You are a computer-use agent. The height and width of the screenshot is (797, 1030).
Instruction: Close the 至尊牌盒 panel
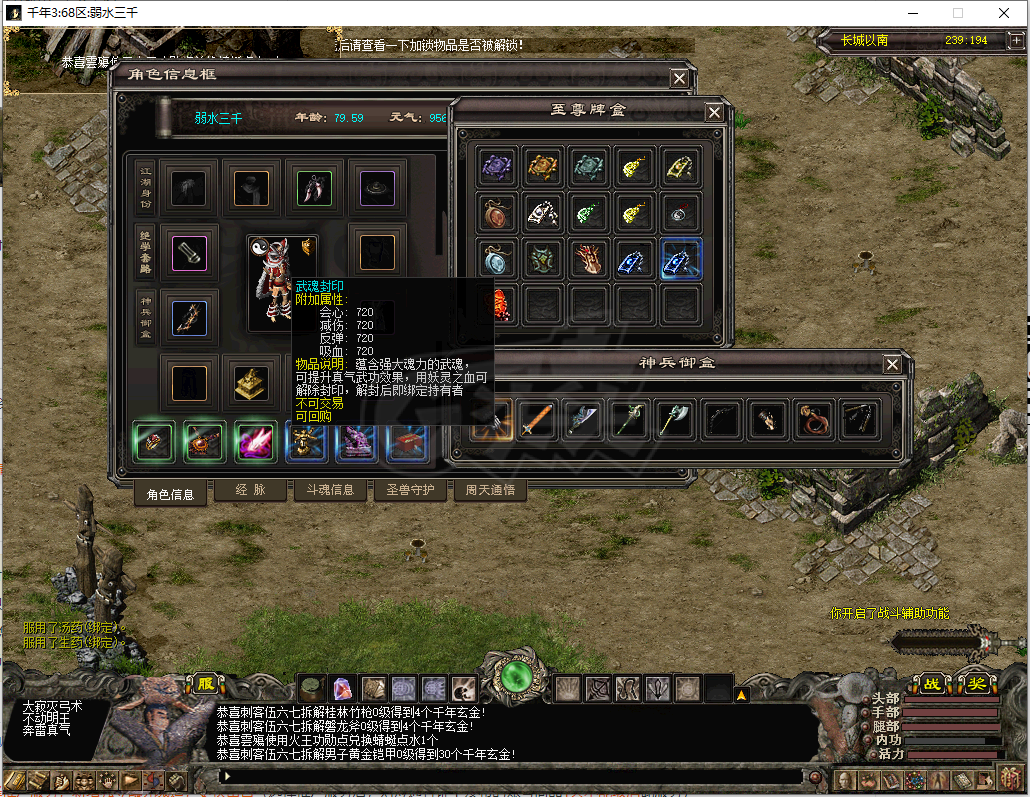point(714,112)
